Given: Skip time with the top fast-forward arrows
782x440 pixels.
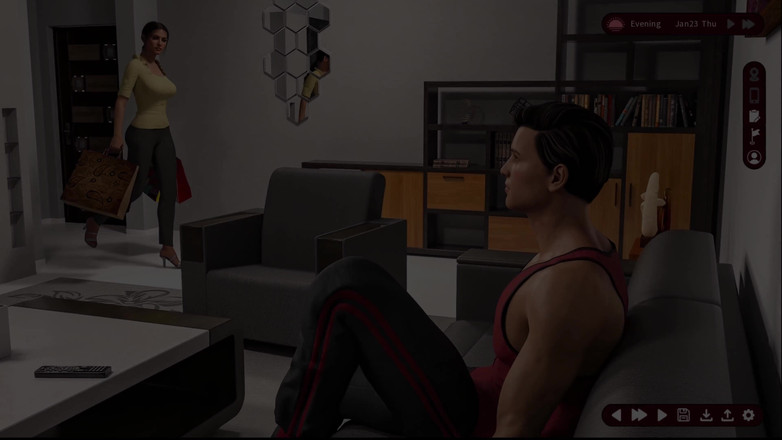Looking at the screenshot, I should point(749,24).
